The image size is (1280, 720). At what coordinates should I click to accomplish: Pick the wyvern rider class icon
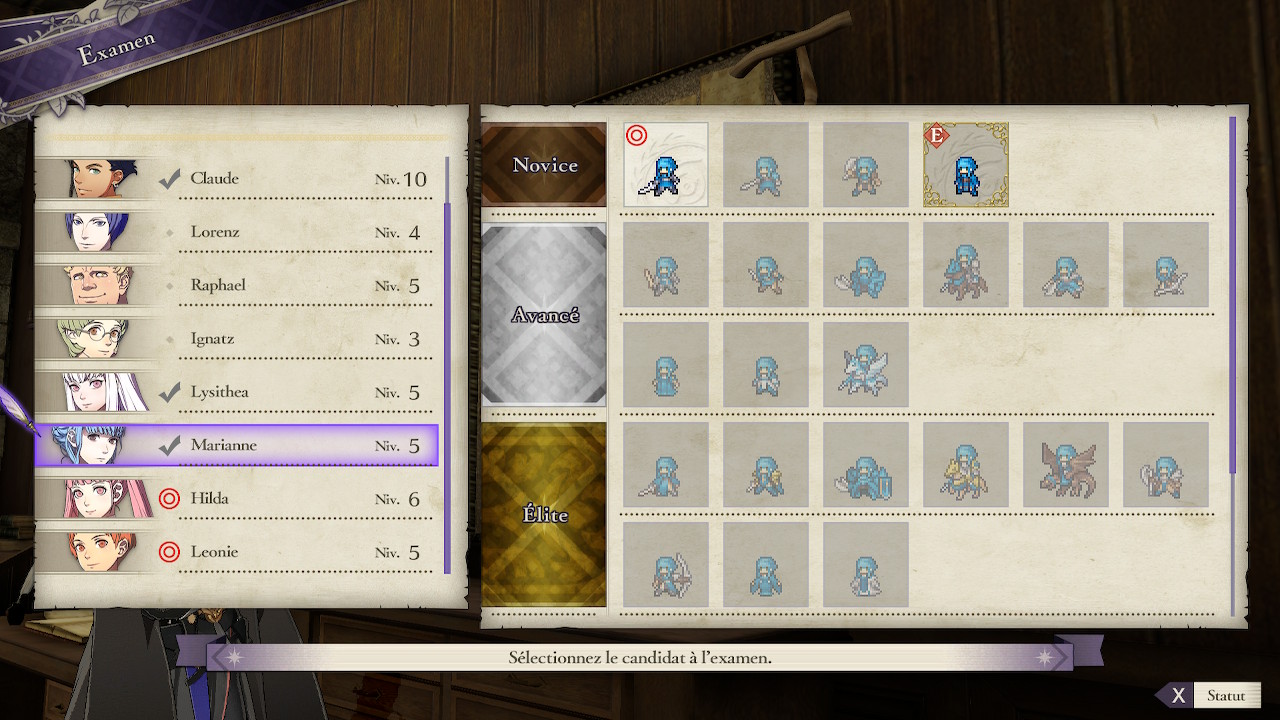[x=1066, y=465]
